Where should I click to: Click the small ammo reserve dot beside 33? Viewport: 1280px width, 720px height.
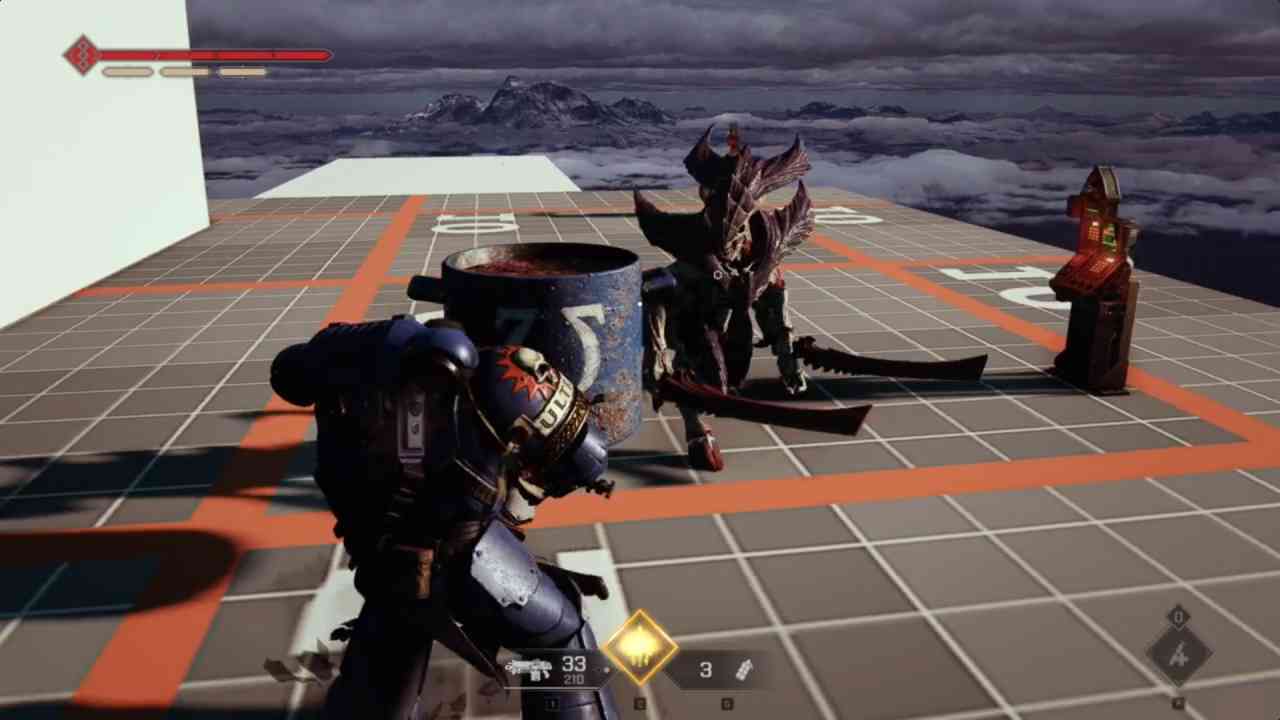606,670
